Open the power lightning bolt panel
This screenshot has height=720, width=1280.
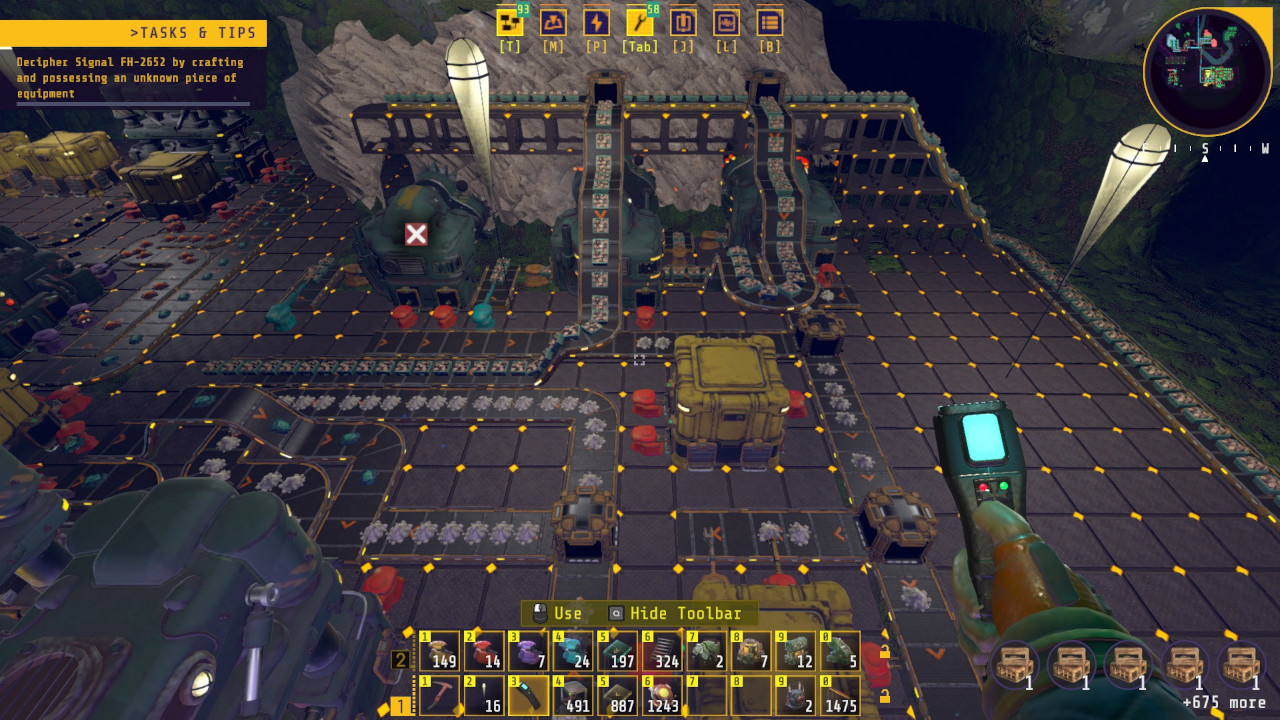[x=596, y=23]
